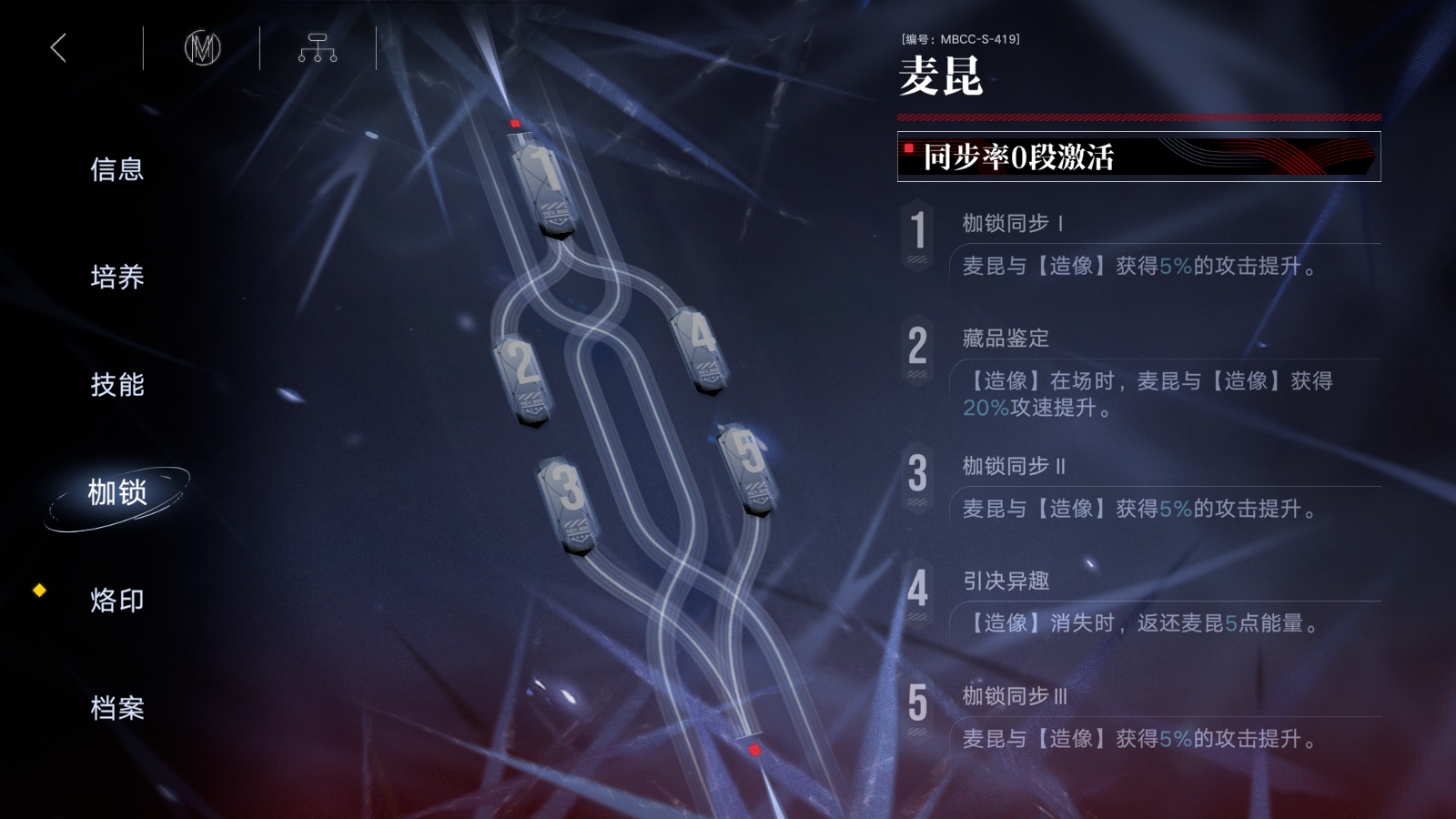
Task: Show the 档案 tab
Action: [117, 708]
